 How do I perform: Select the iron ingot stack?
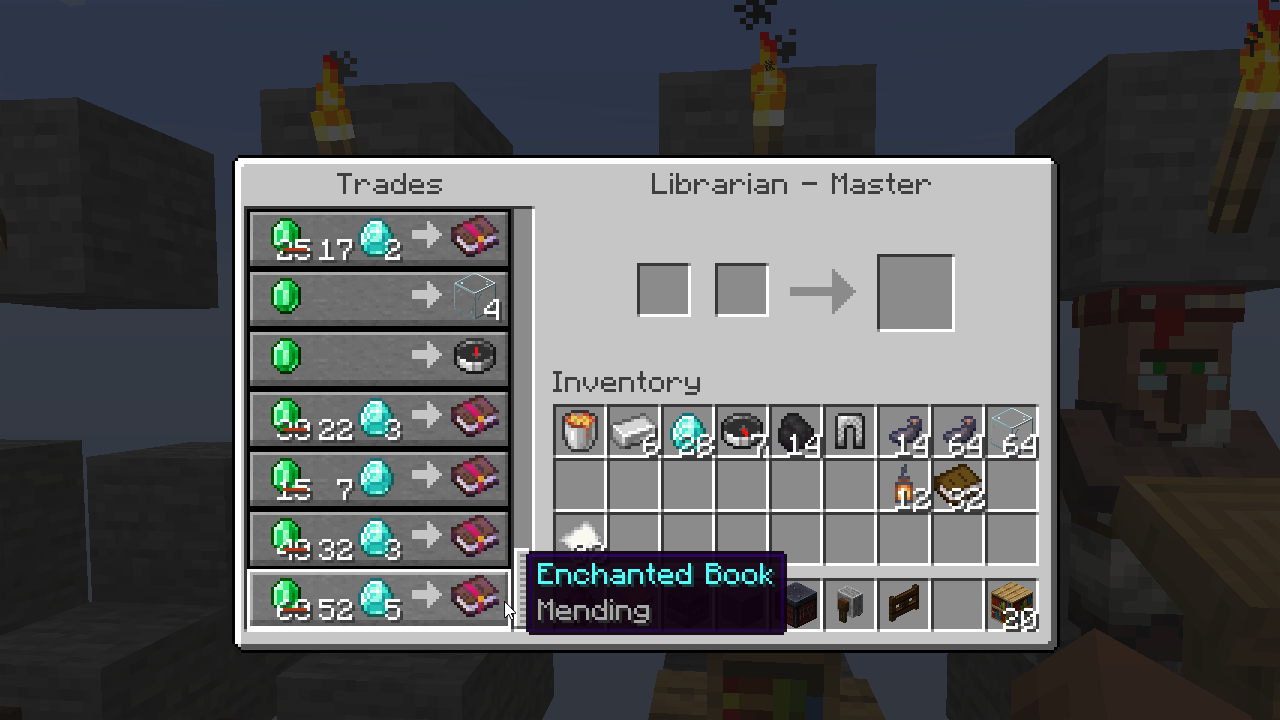point(634,432)
